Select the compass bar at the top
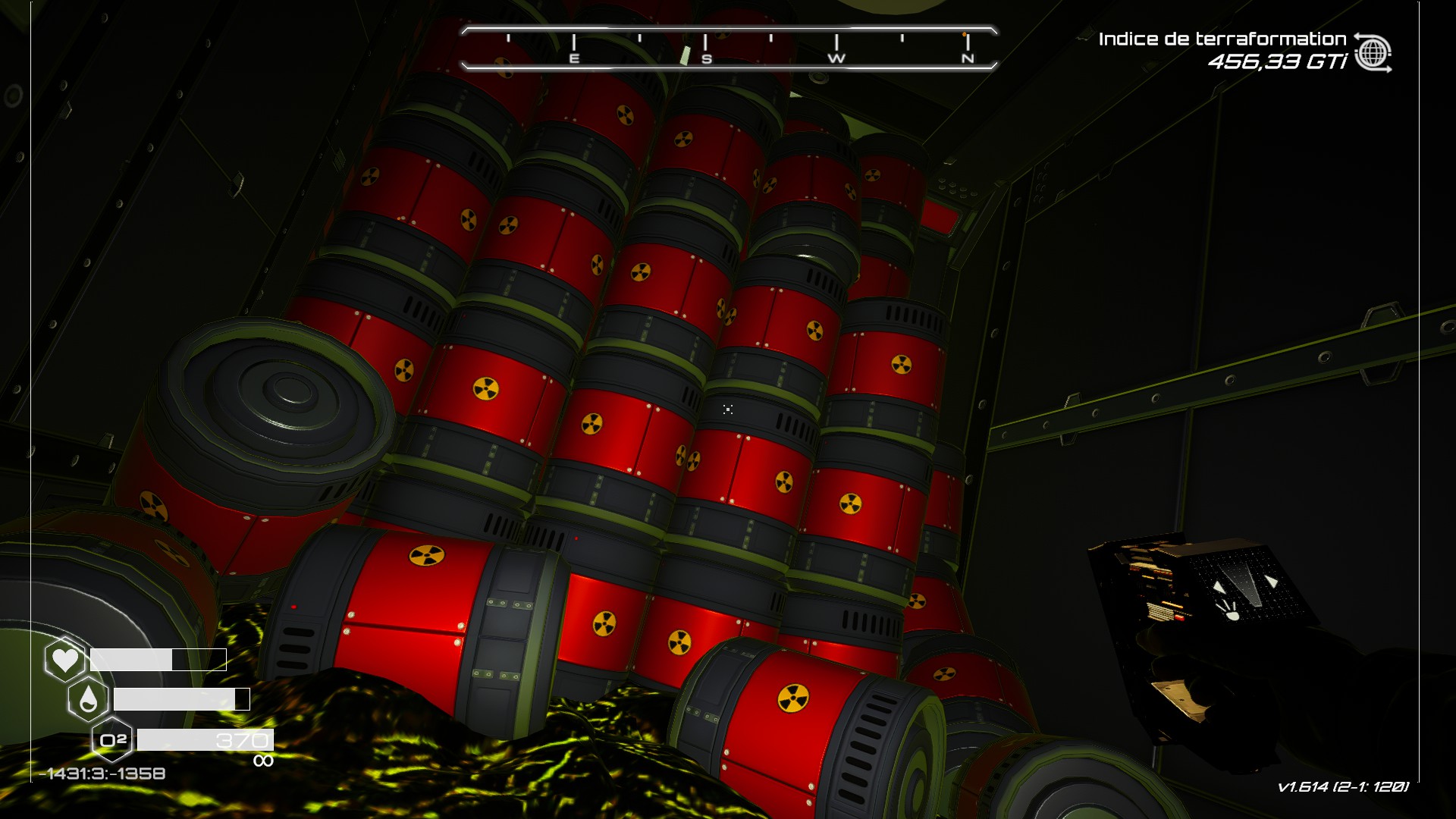1456x819 pixels. (728, 48)
